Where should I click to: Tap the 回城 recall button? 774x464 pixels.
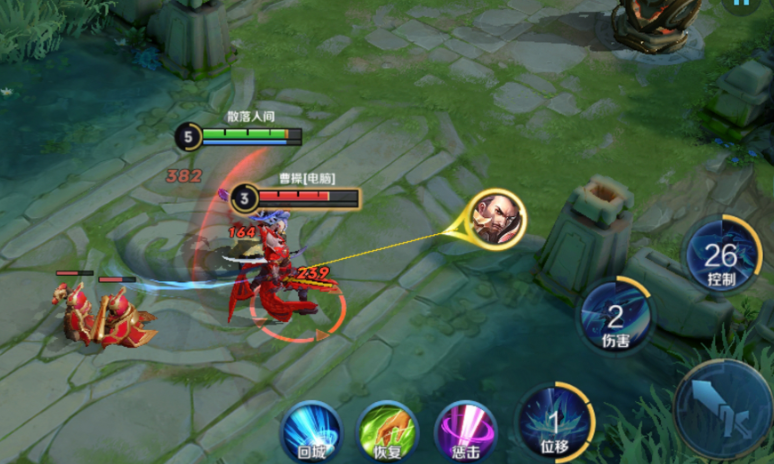(310, 431)
